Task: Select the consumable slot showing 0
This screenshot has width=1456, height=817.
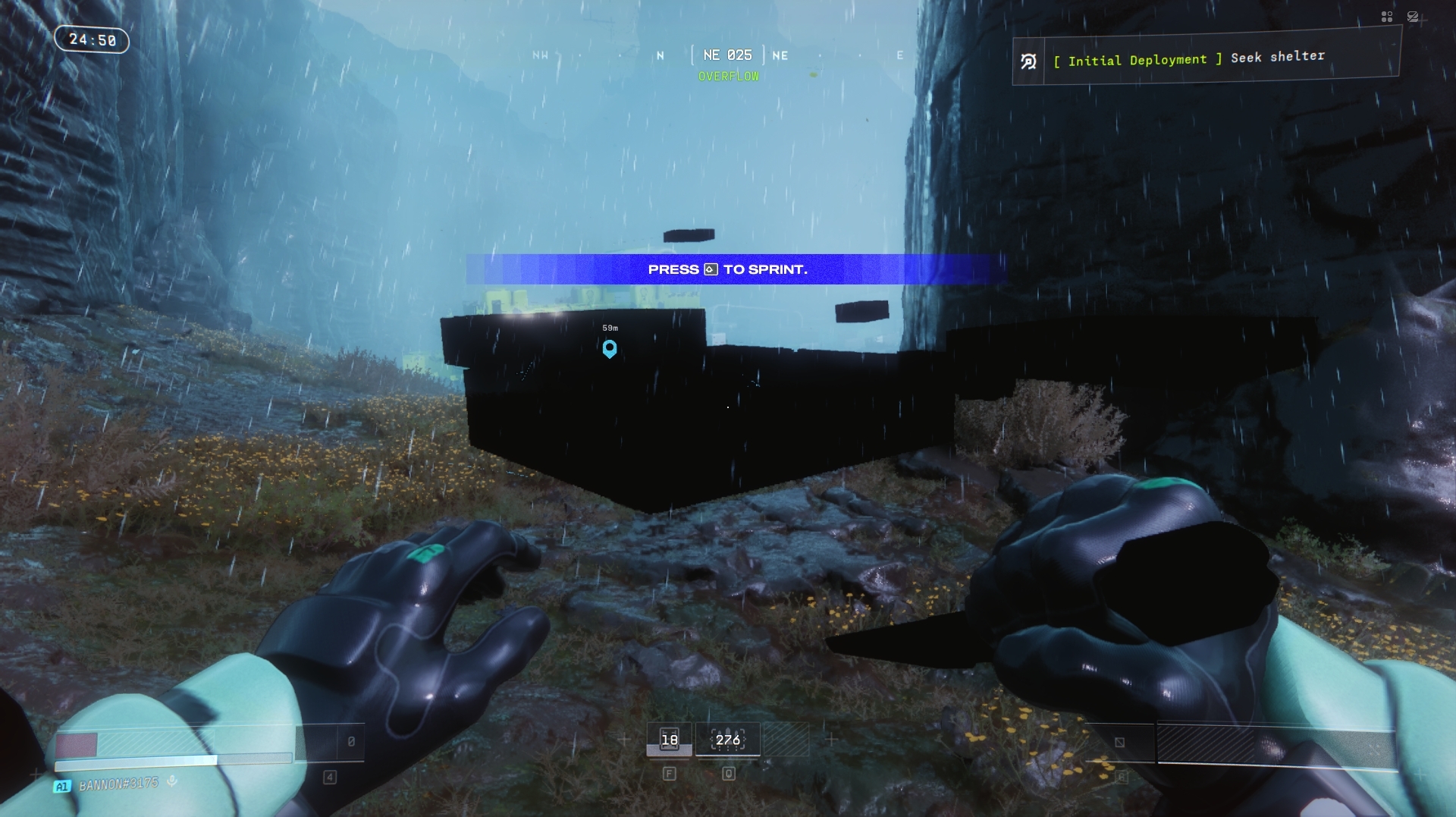Action: tap(350, 742)
